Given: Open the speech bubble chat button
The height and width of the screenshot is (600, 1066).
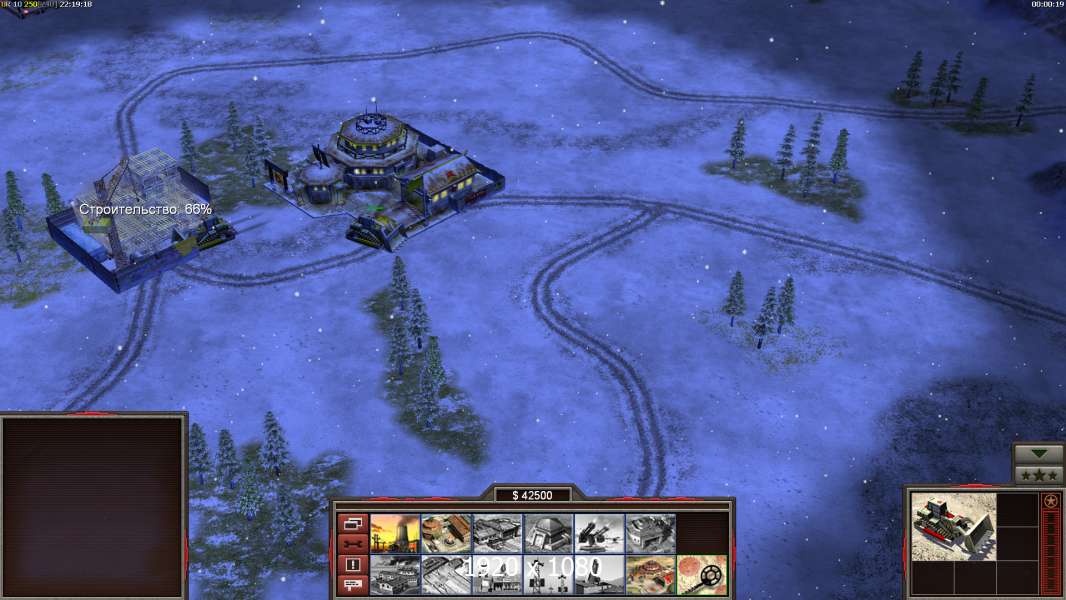Looking at the screenshot, I should click(x=352, y=586).
